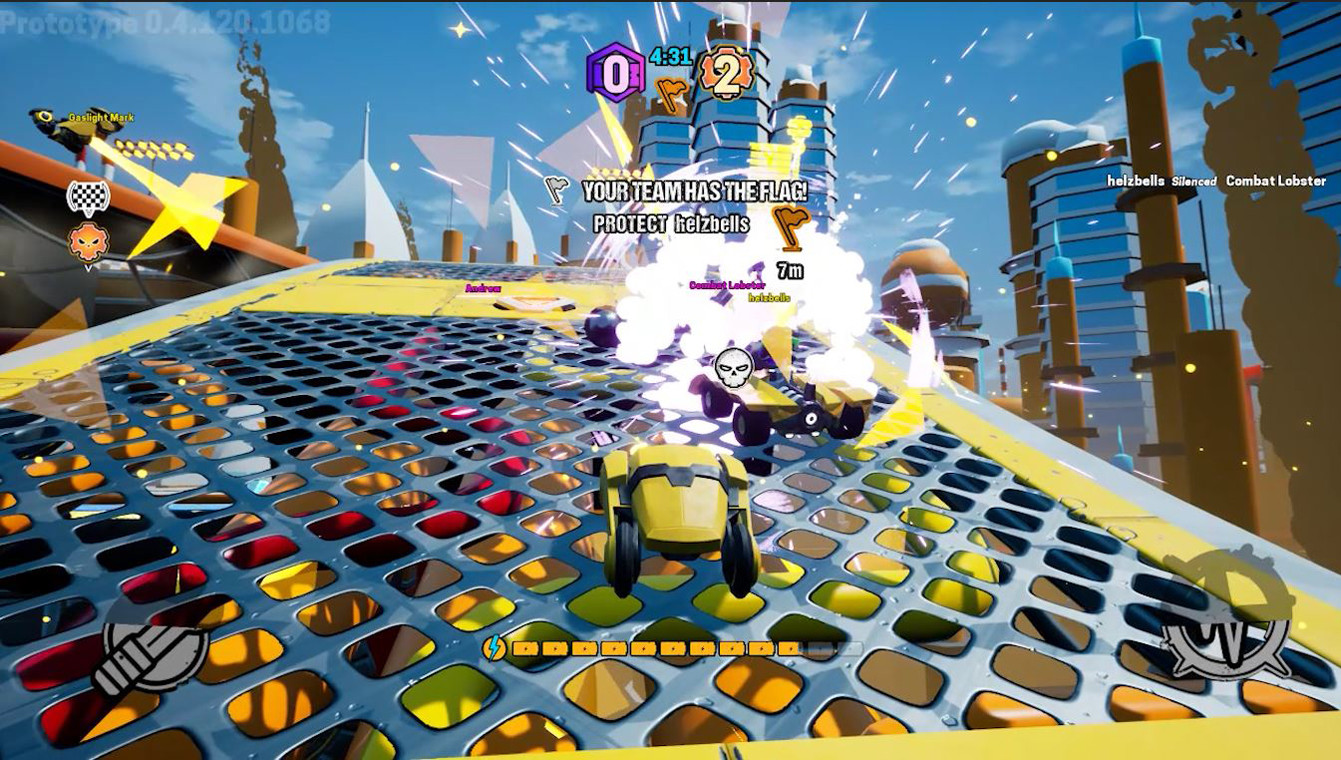Select the Combat Lobster nameplate

725,285
